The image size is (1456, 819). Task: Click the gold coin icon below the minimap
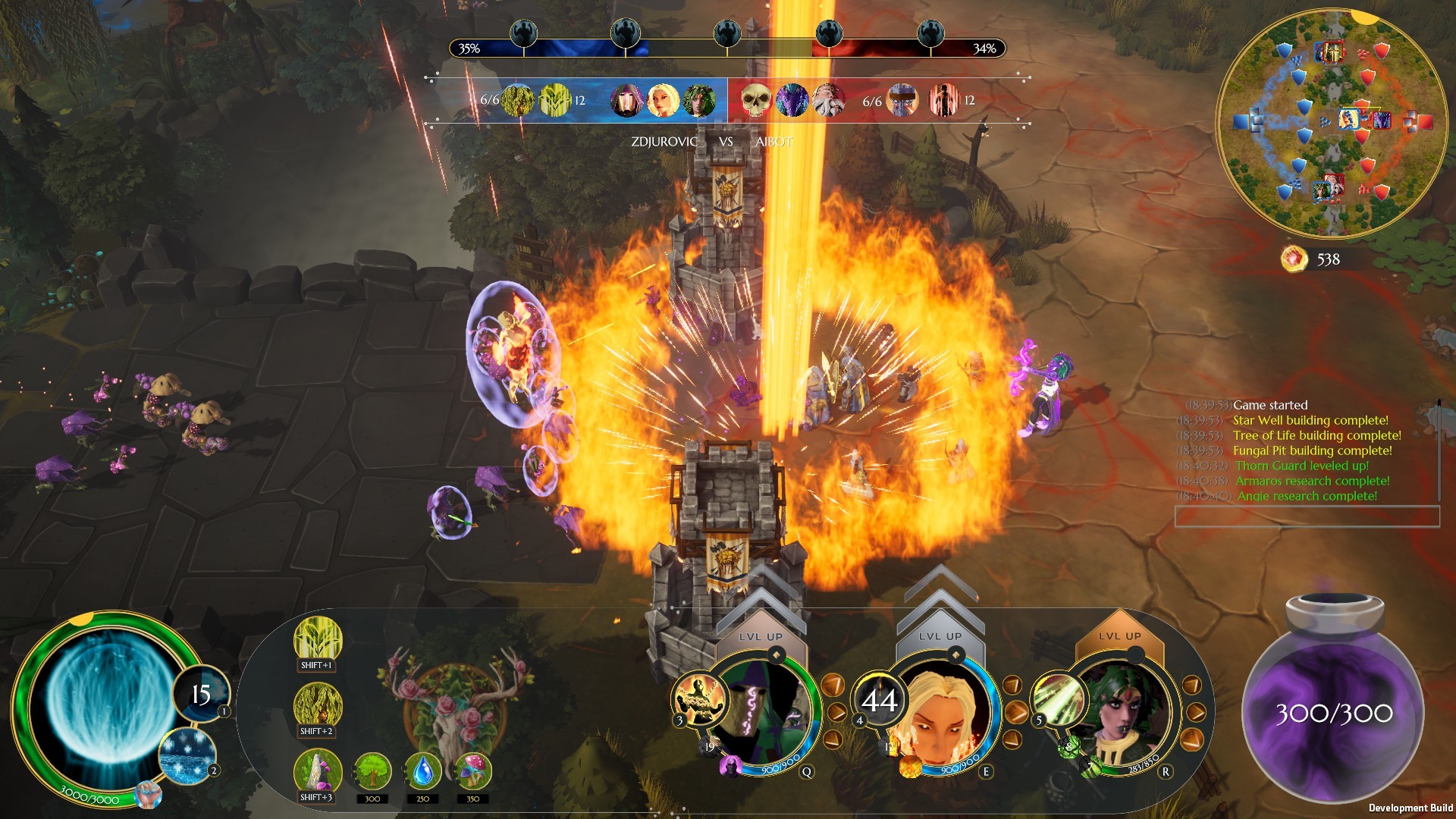pyautogui.click(x=1294, y=258)
